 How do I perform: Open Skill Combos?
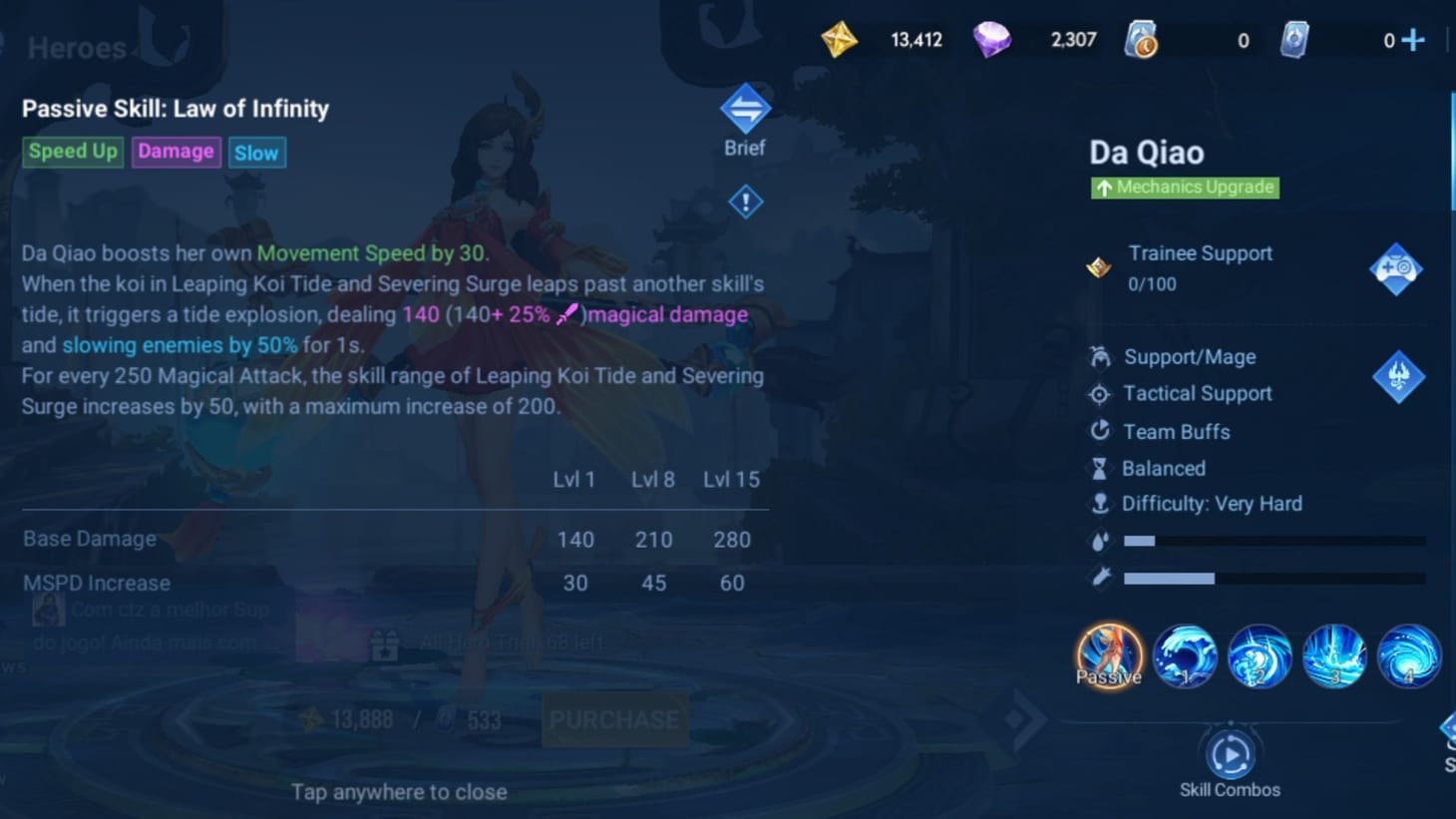pos(1231,754)
